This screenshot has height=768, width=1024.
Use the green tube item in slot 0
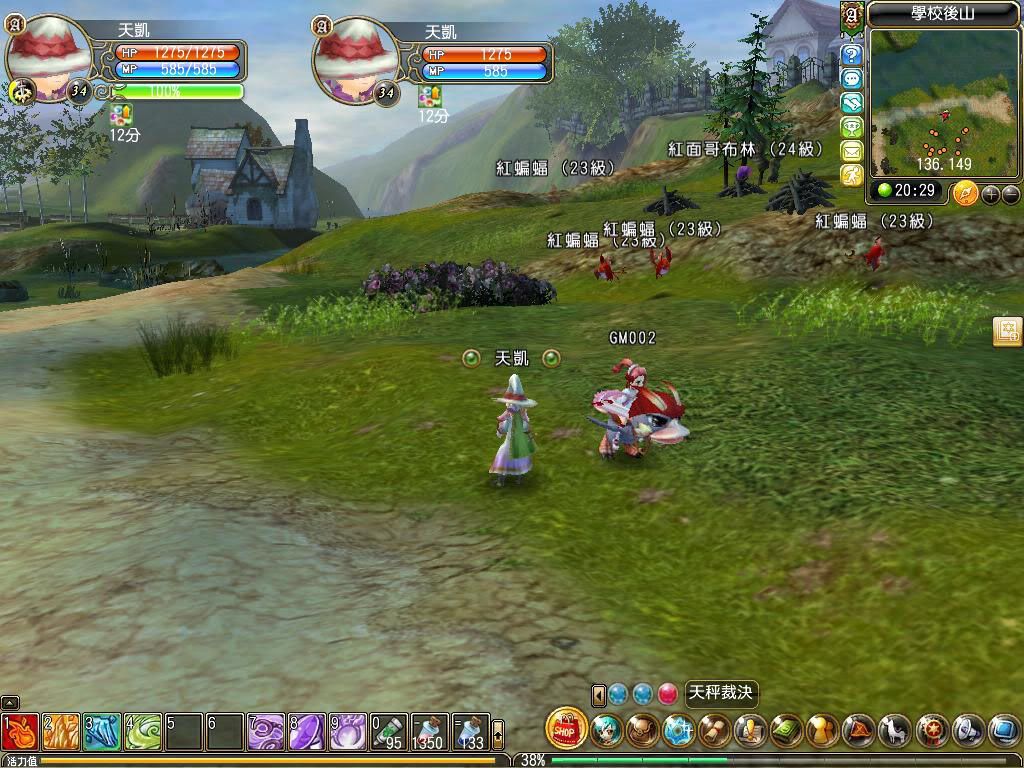tap(388, 732)
